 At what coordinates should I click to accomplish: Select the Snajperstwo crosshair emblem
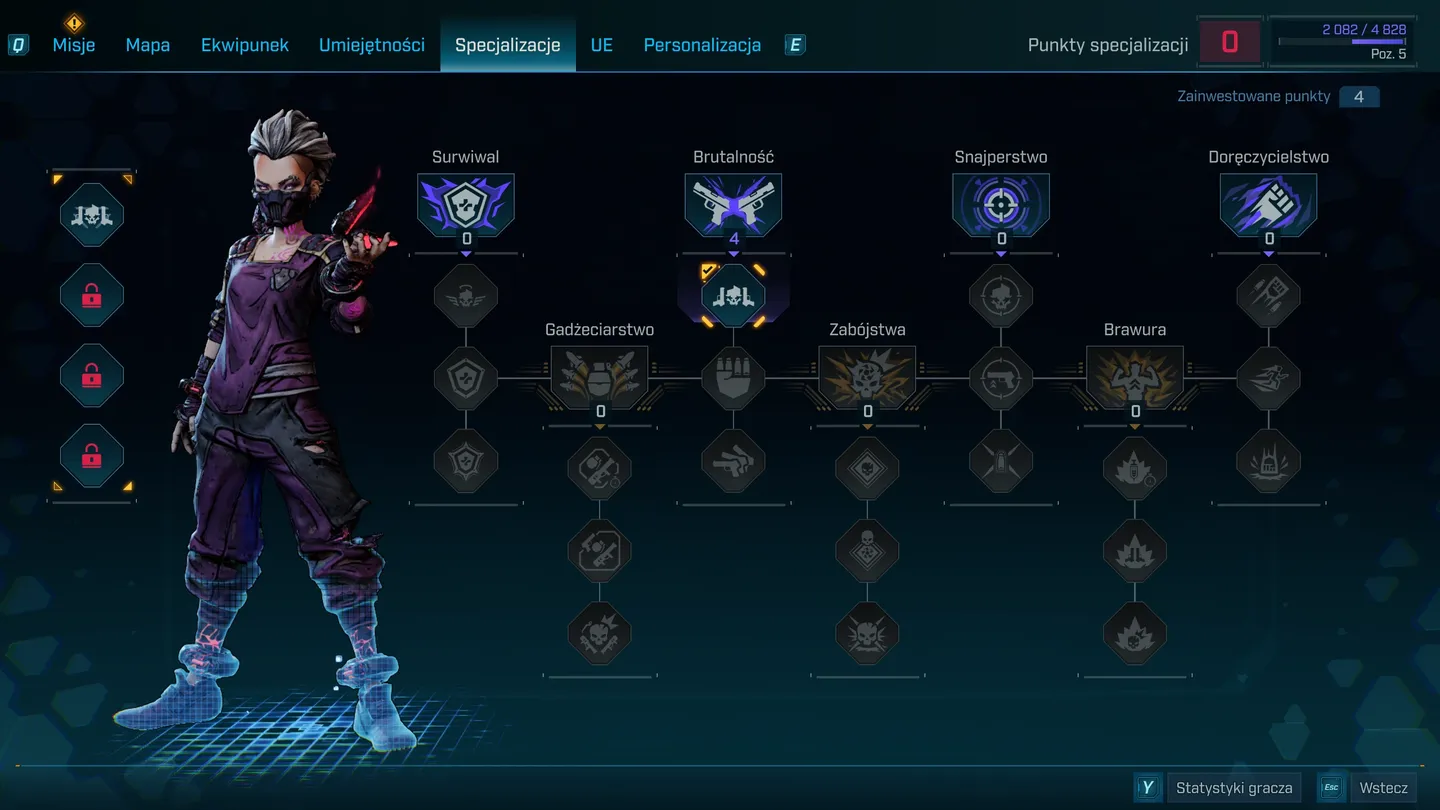coord(1001,204)
